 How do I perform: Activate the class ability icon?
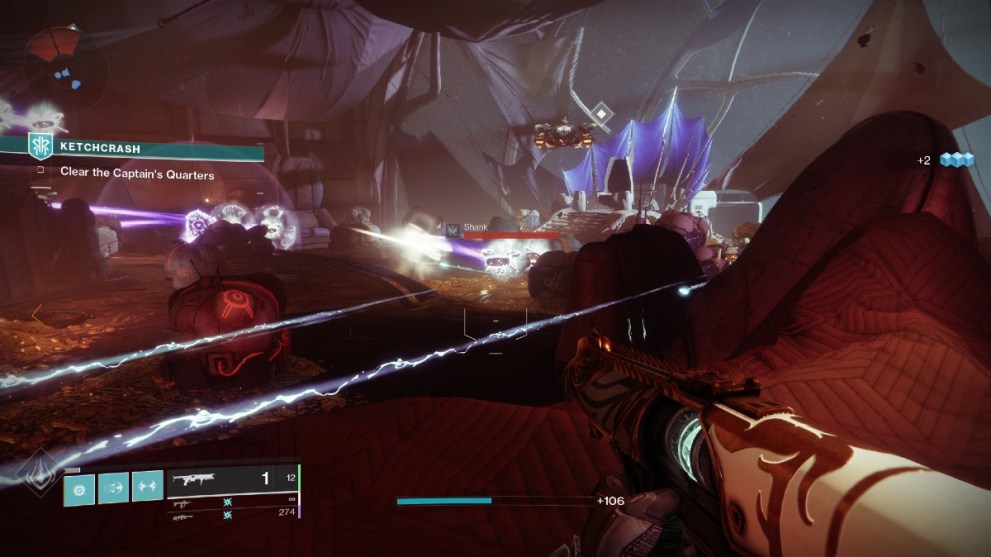(147, 486)
